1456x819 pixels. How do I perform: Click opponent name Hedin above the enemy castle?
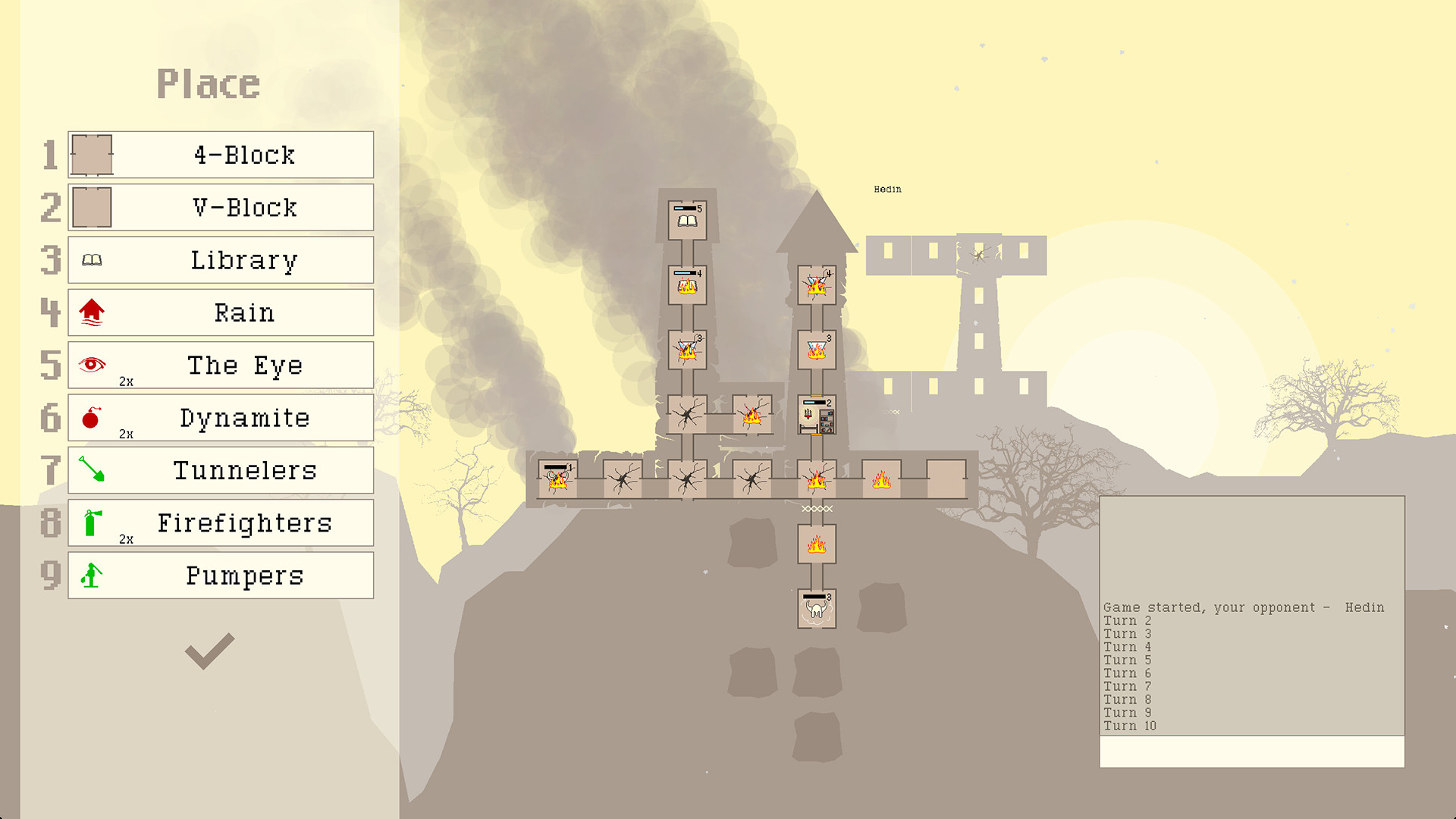886,190
